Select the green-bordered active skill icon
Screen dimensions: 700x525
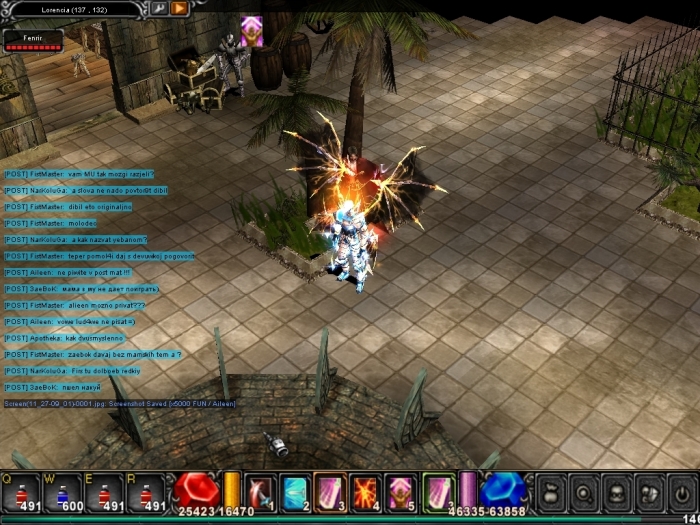click(438, 492)
